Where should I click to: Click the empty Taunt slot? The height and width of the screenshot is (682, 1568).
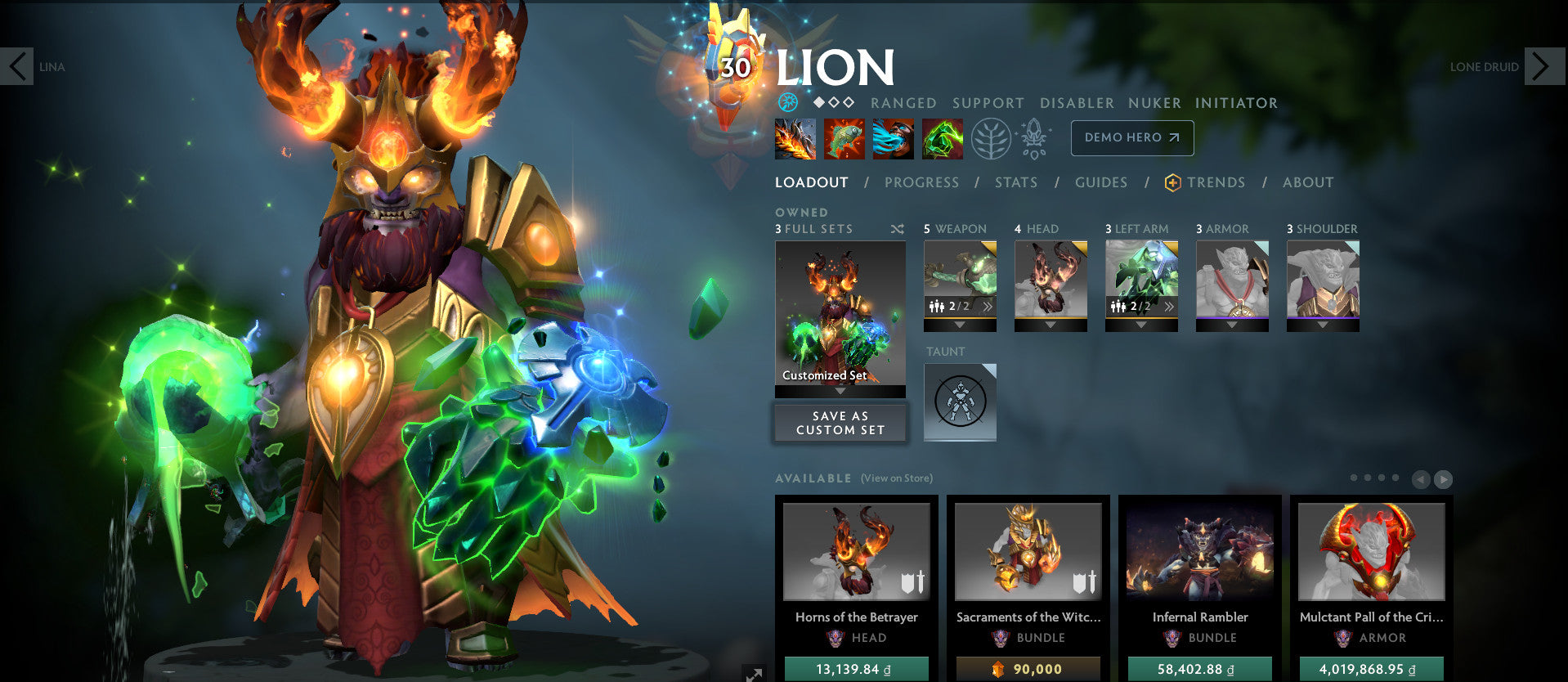coord(960,402)
